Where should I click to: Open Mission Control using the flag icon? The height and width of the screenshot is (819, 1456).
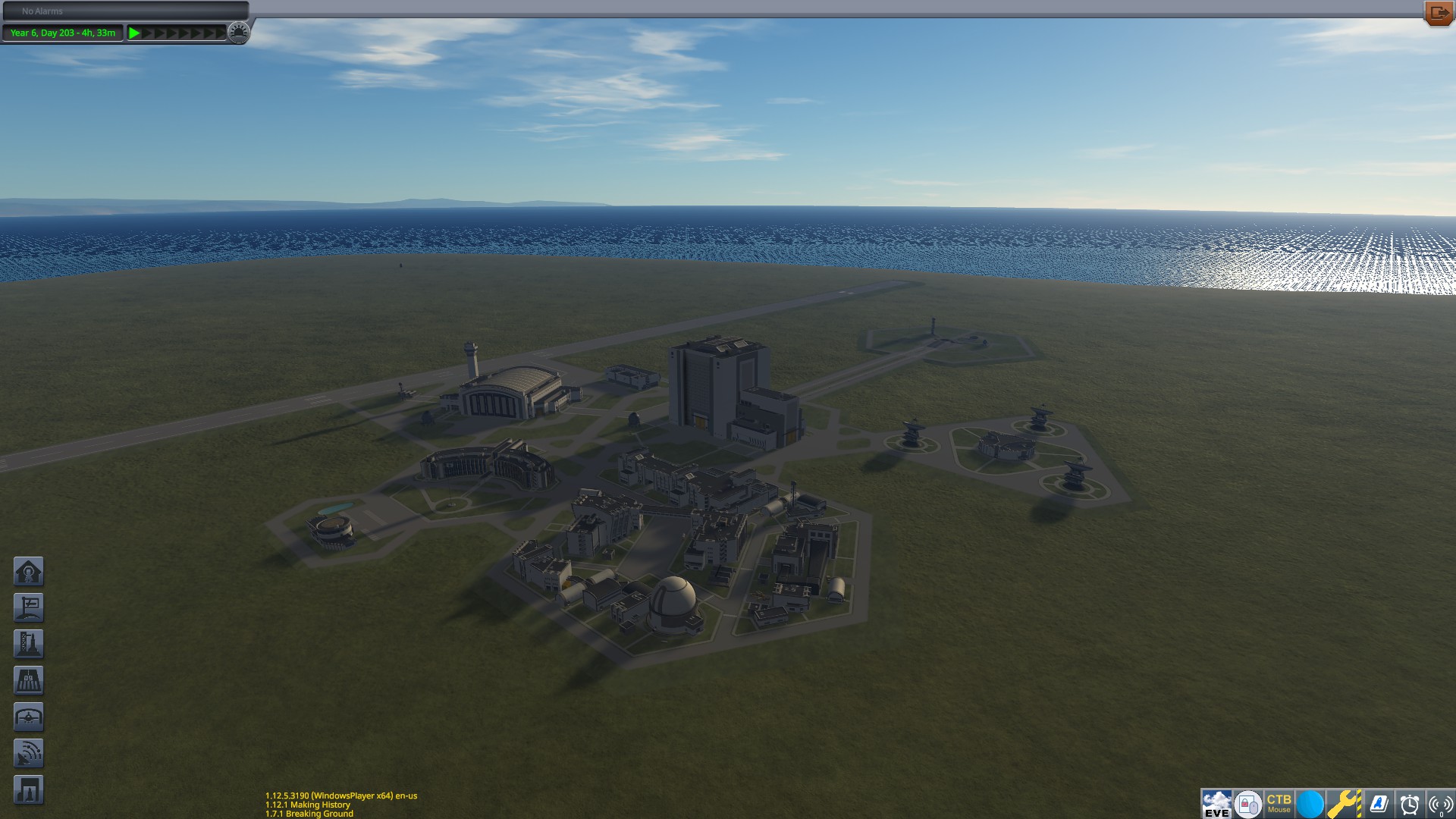click(29, 607)
